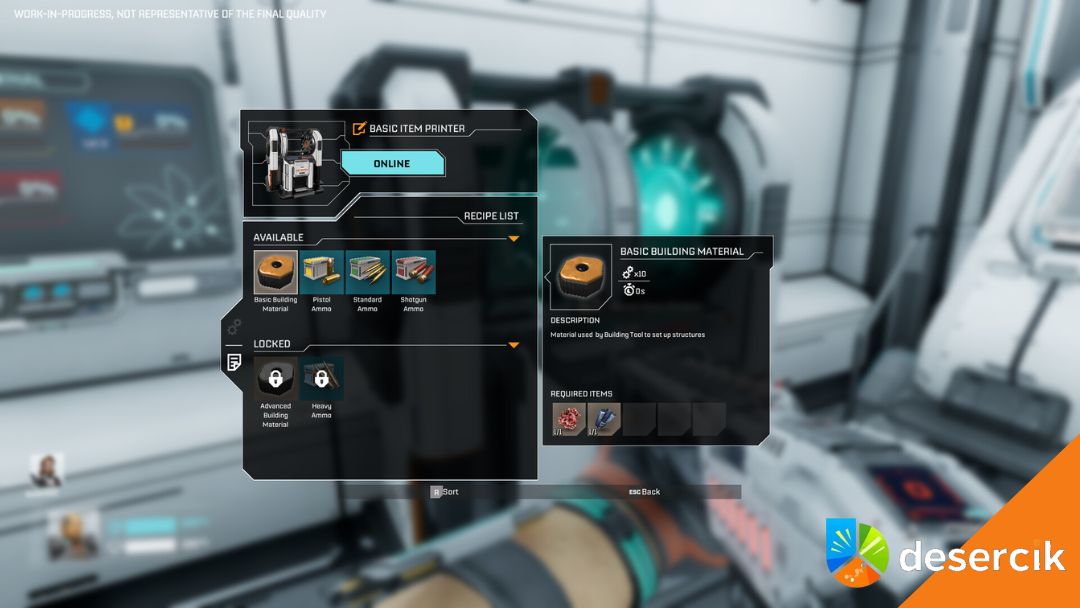Select the Basic Building Material recipe
The height and width of the screenshot is (608, 1080).
pos(275,272)
